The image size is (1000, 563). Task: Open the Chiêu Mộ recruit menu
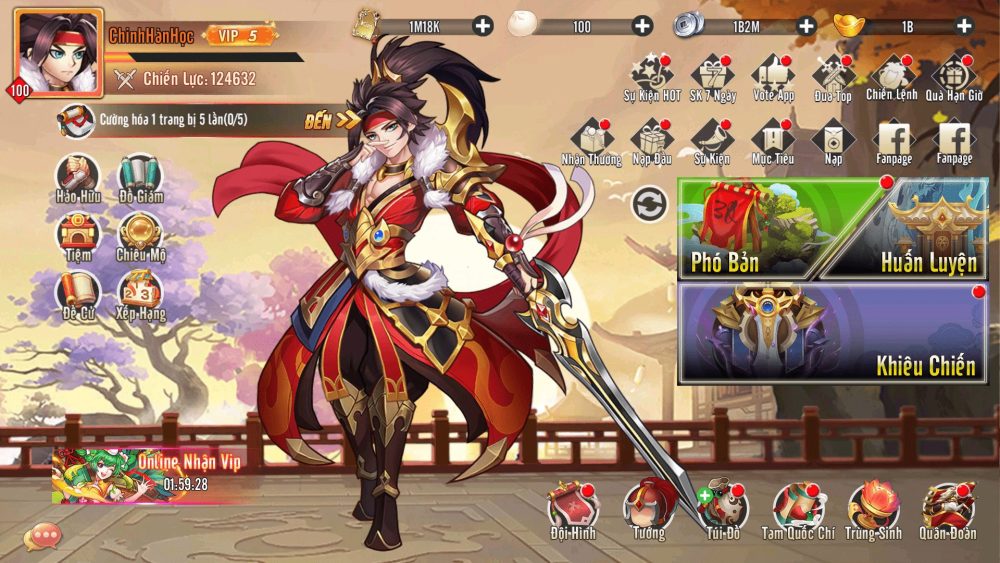click(141, 237)
